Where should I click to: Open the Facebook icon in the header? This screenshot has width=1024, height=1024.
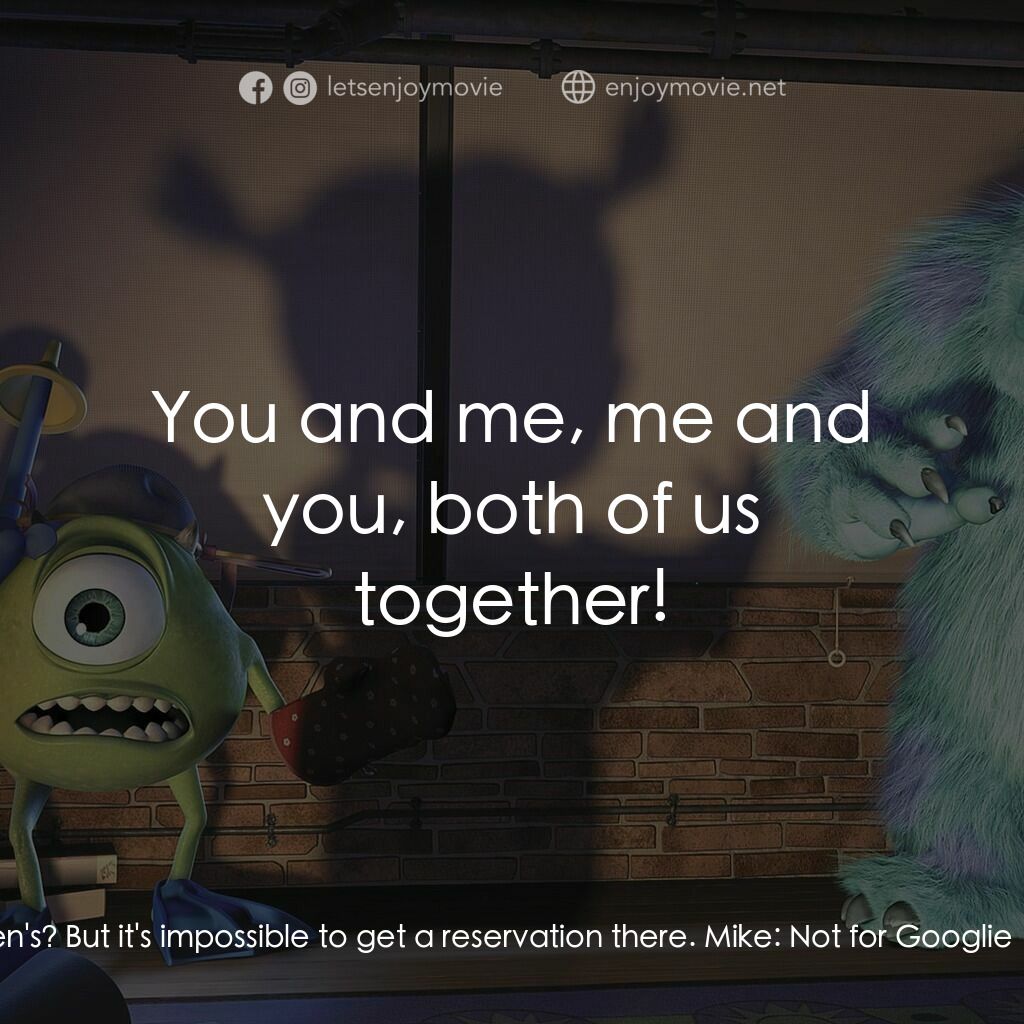point(255,89)
